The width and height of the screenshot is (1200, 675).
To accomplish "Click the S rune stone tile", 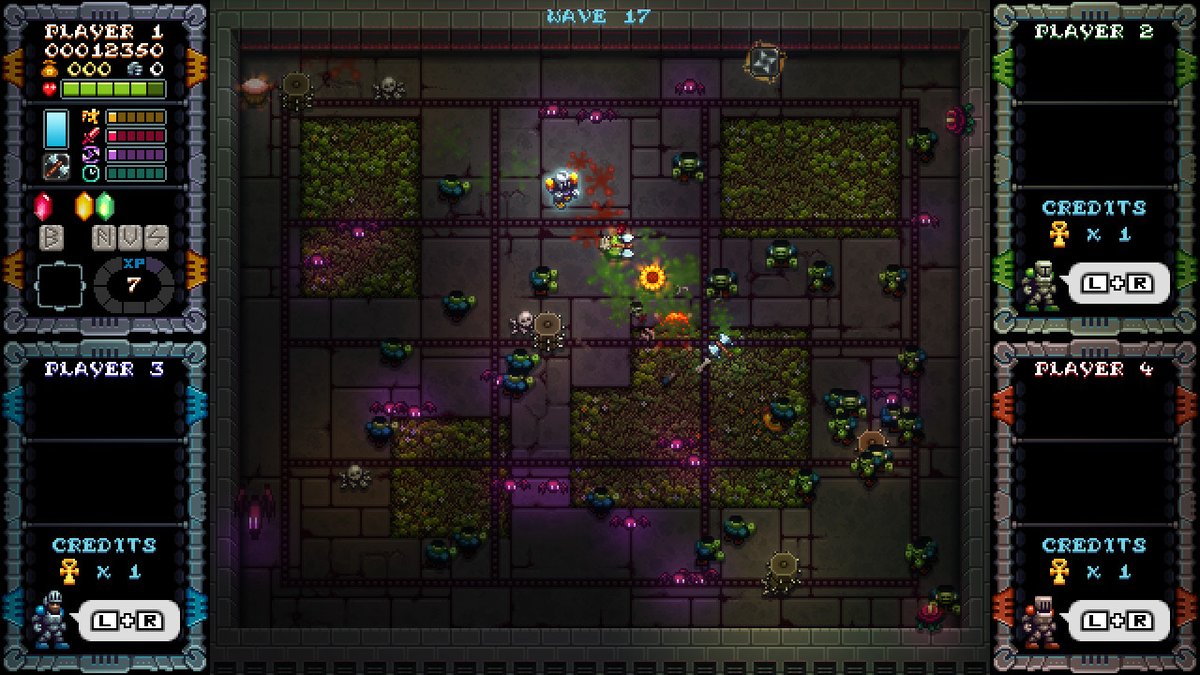I will (155, 238).
